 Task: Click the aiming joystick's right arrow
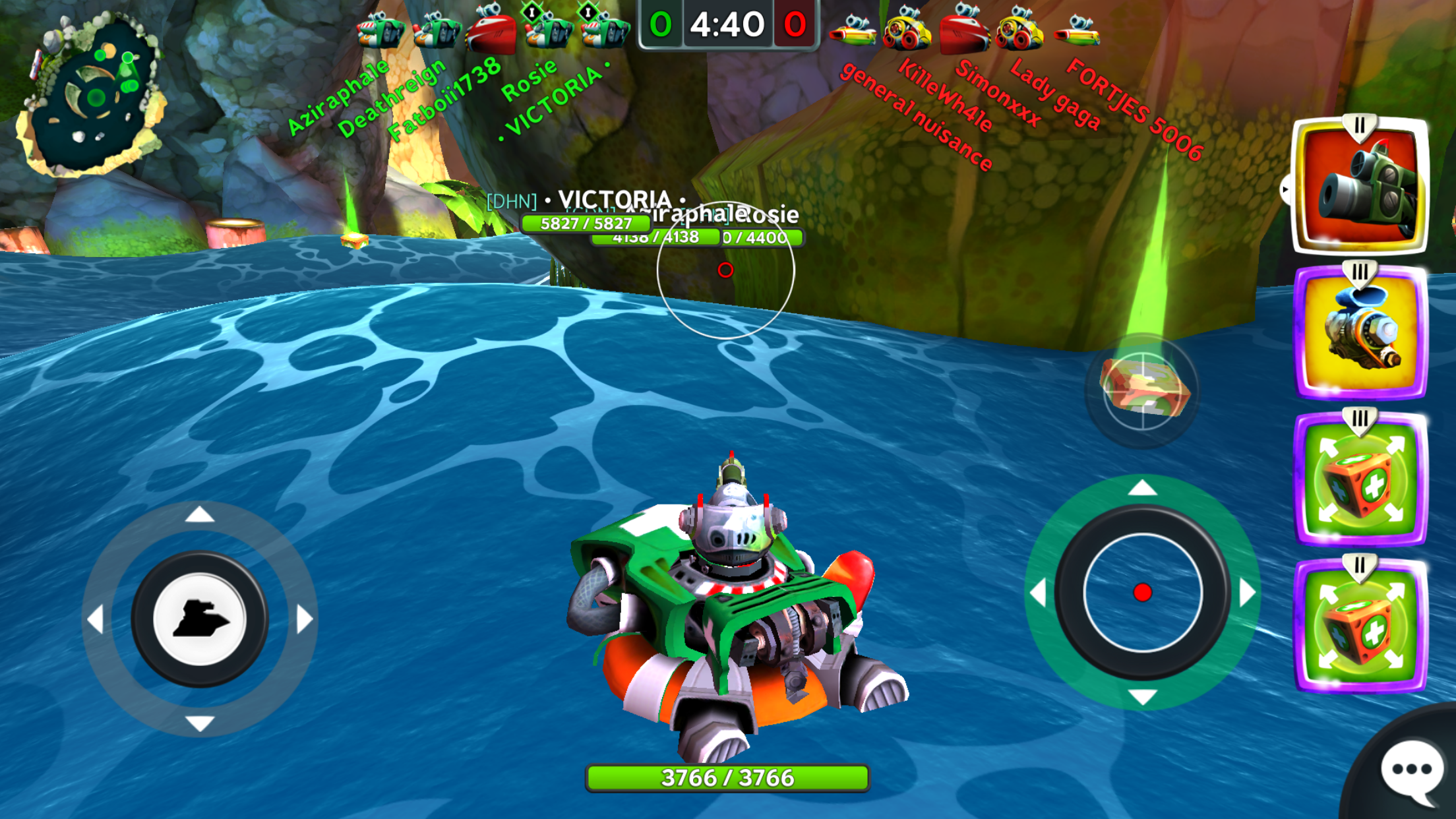click(1246, 592)
